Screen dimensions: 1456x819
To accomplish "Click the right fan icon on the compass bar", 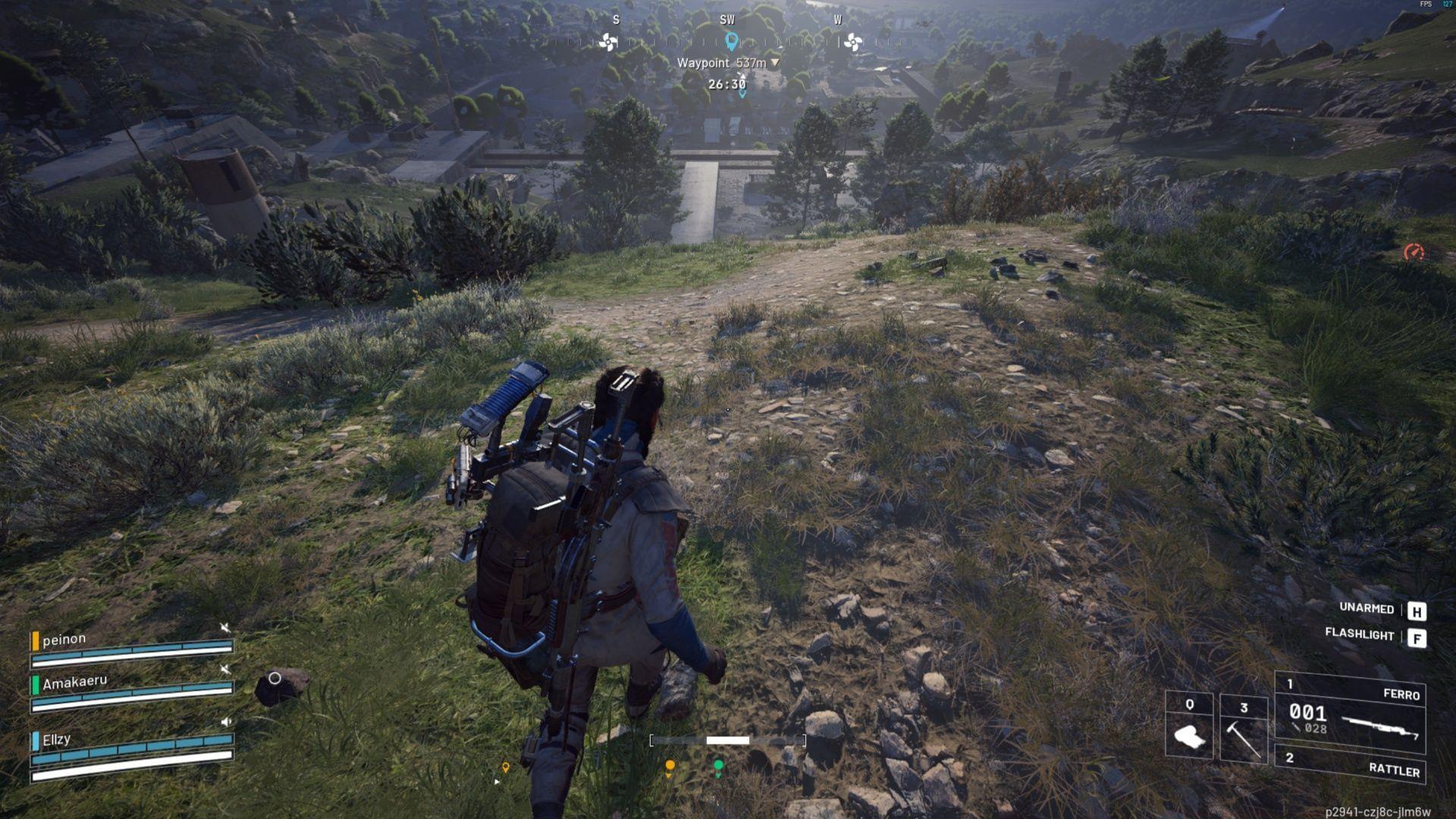I will (853, 42).
